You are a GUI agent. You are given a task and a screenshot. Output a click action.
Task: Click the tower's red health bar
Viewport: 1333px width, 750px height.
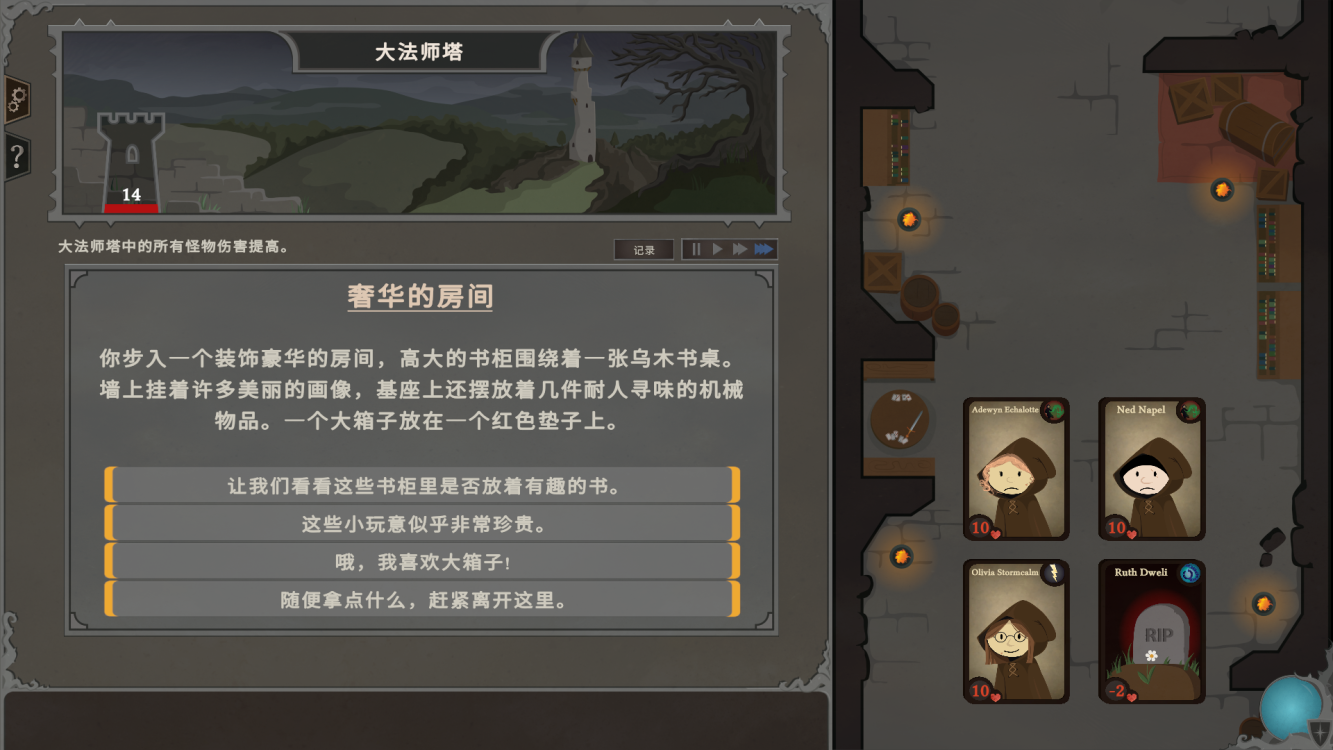coord(129,208)
